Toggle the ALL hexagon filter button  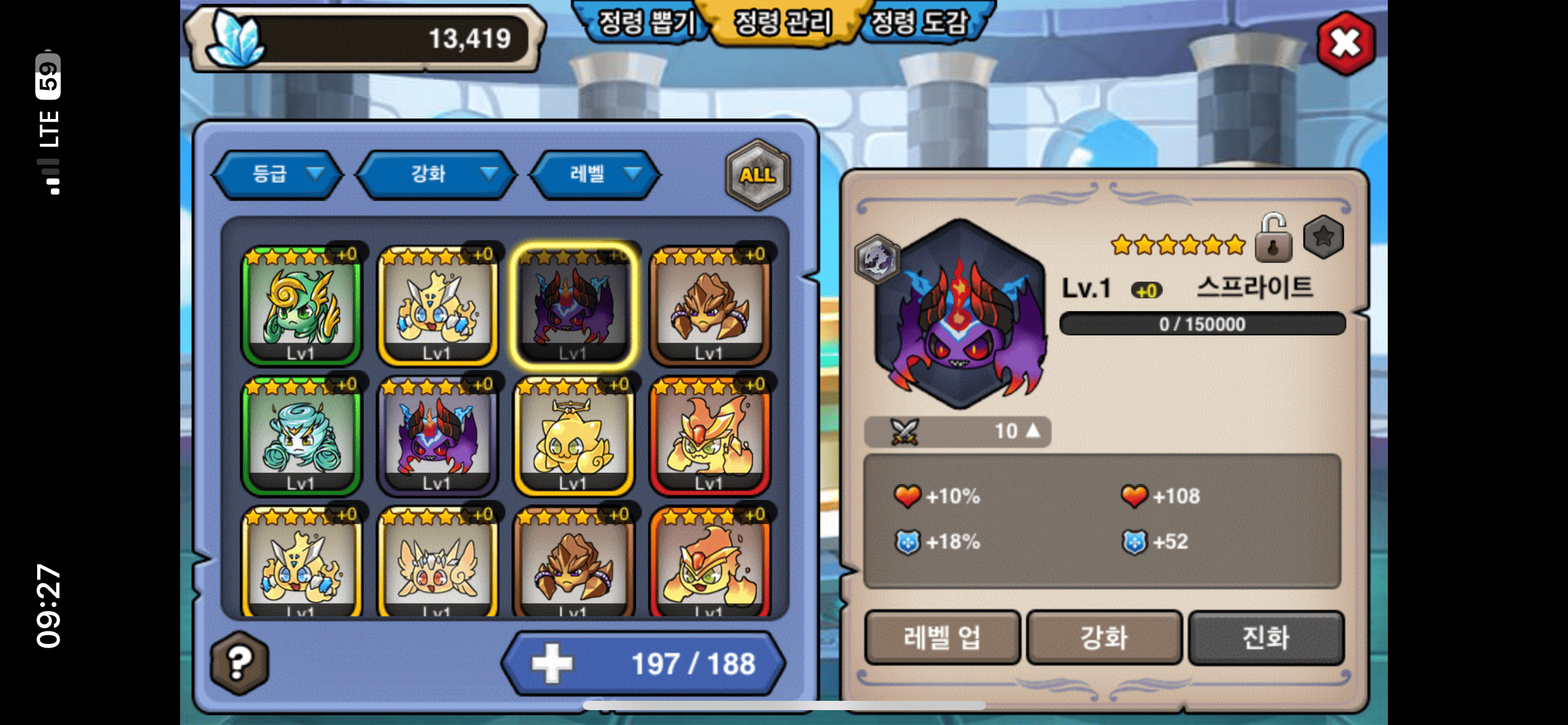757,175
